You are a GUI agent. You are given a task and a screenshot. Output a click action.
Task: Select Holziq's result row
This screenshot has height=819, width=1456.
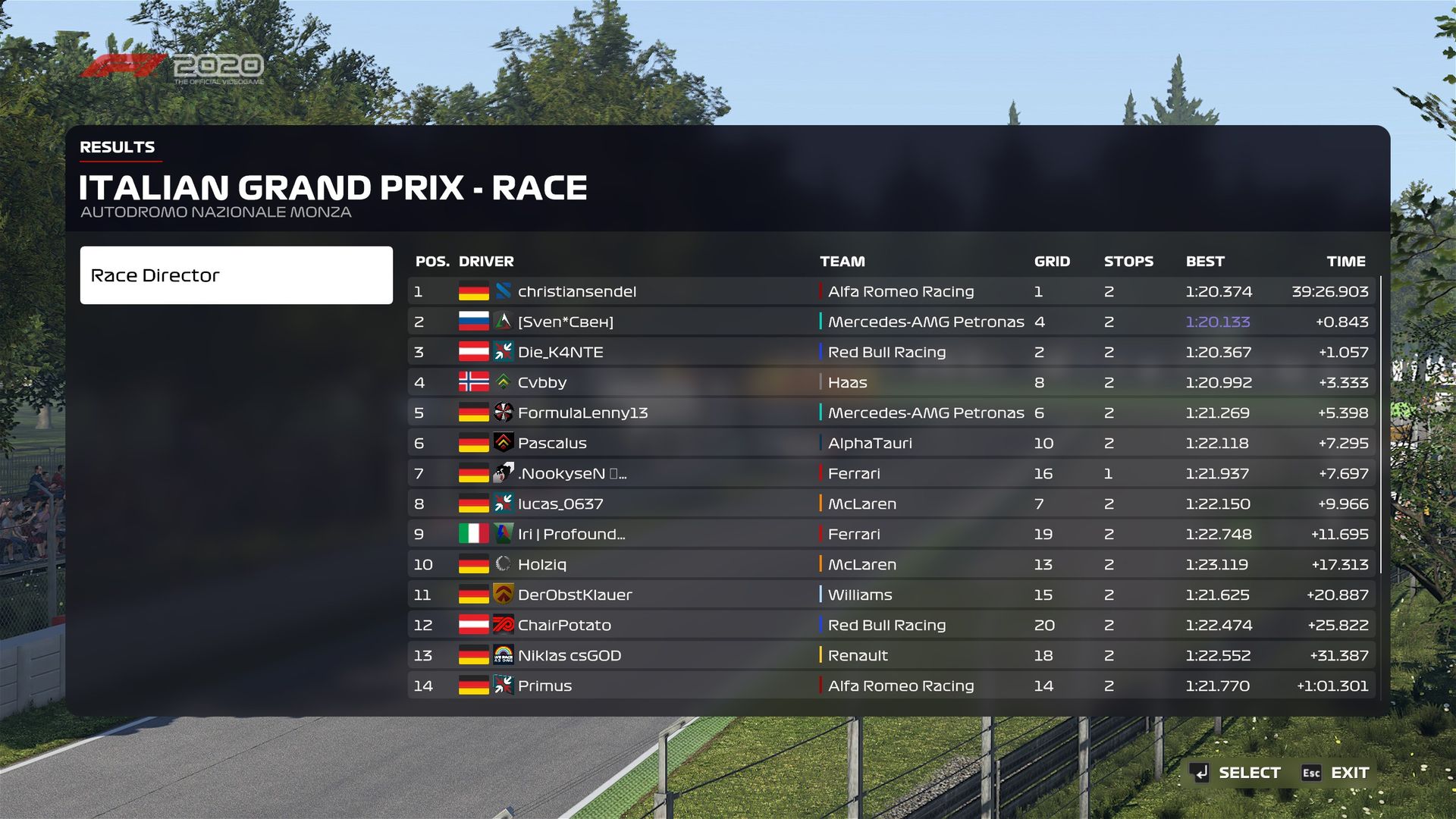891,564
